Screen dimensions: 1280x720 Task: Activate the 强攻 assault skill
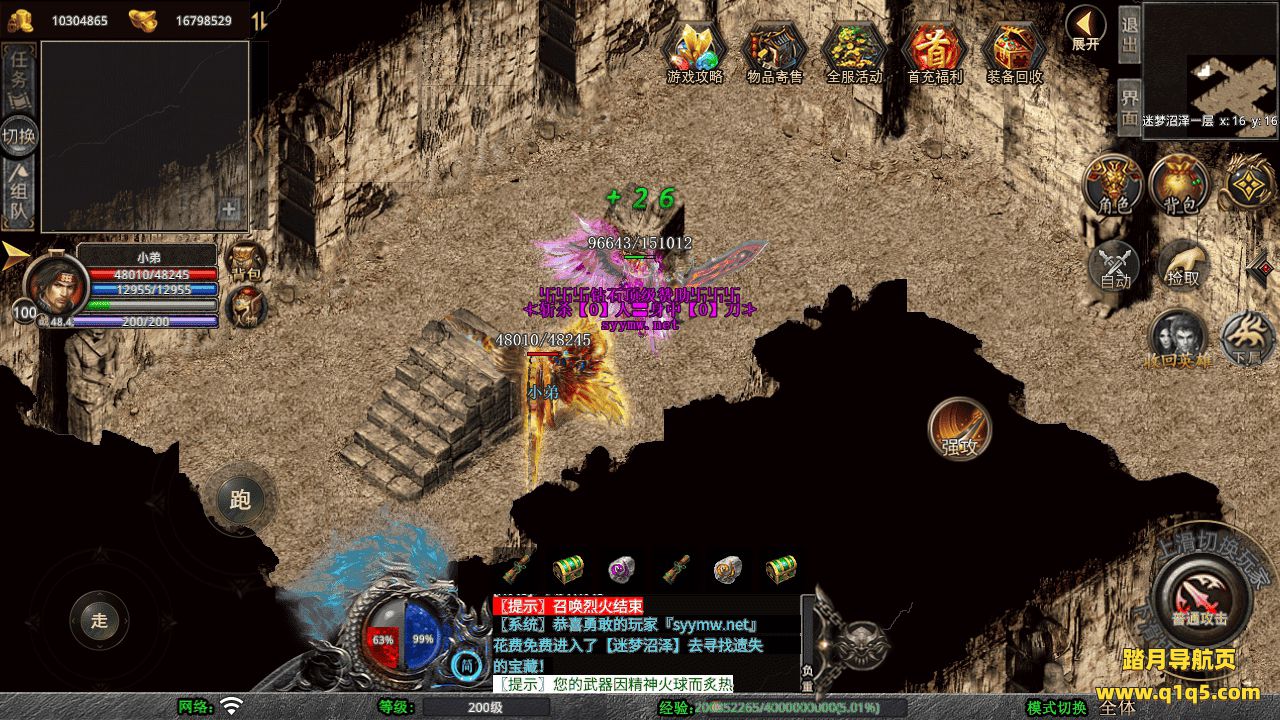pyautogui.click(x=960, y=429)
